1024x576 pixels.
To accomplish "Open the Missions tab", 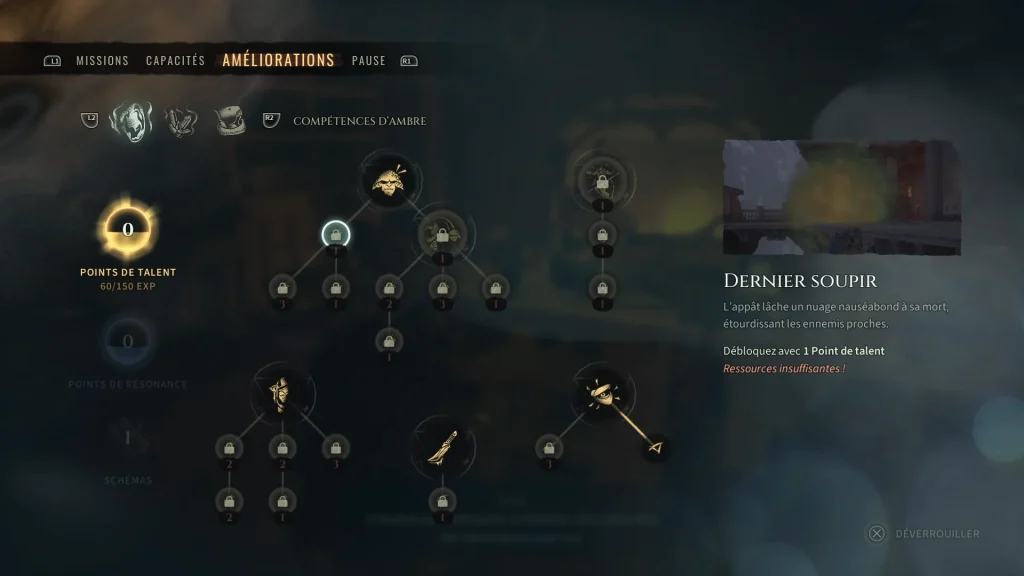I will (102, 61).
